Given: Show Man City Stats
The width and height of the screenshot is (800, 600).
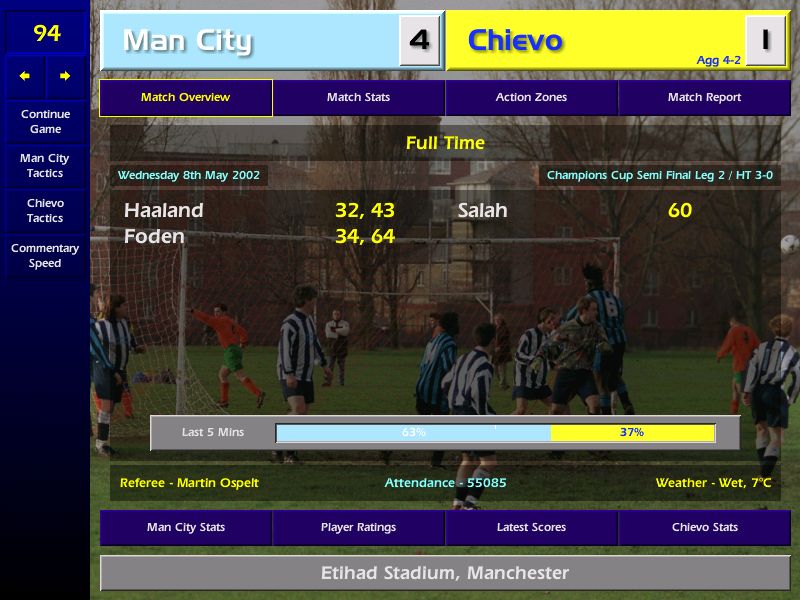Looking at the screenshot, I should [x=185, y=528].
